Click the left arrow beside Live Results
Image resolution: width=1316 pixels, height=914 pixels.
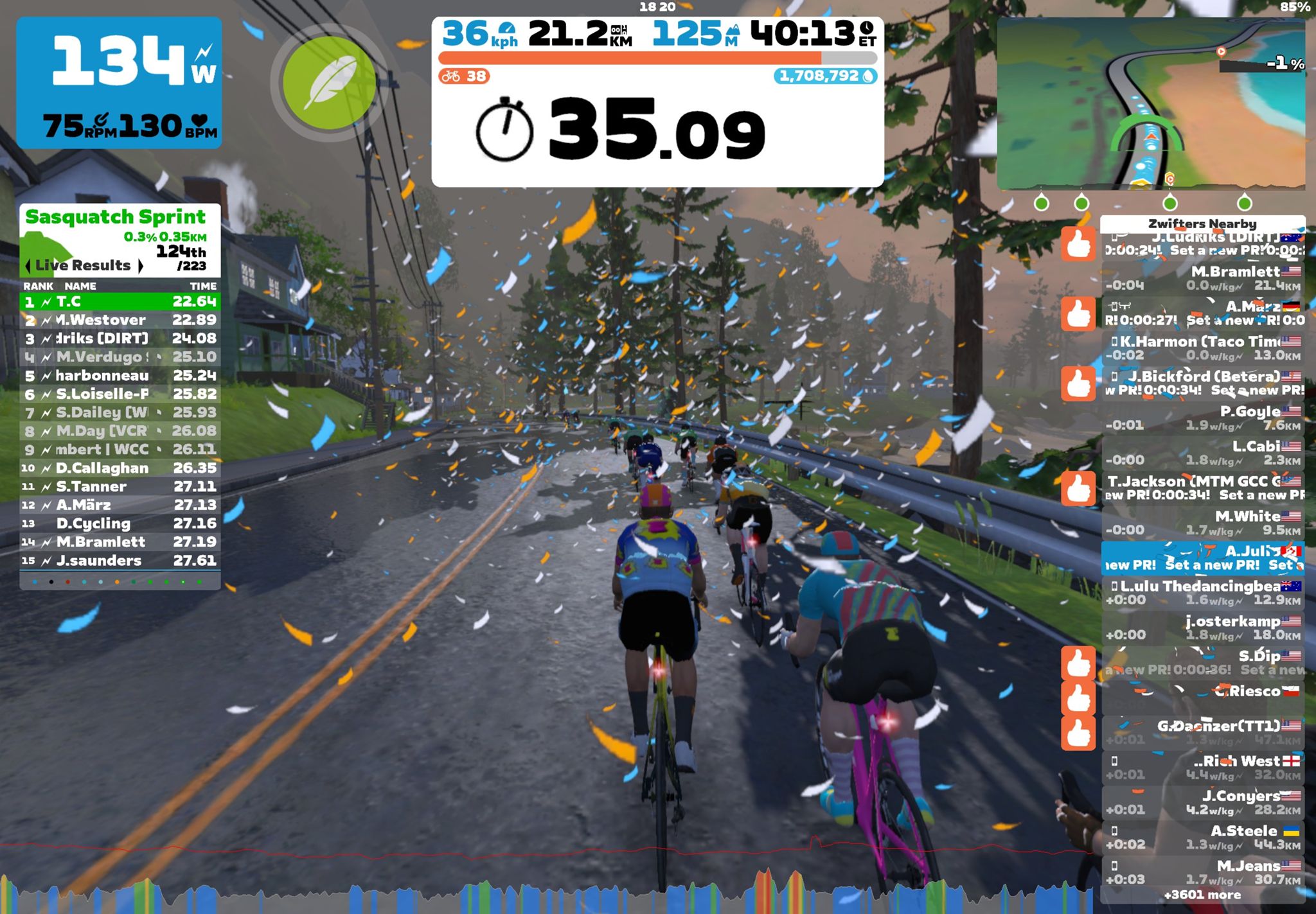coord(28,265)
